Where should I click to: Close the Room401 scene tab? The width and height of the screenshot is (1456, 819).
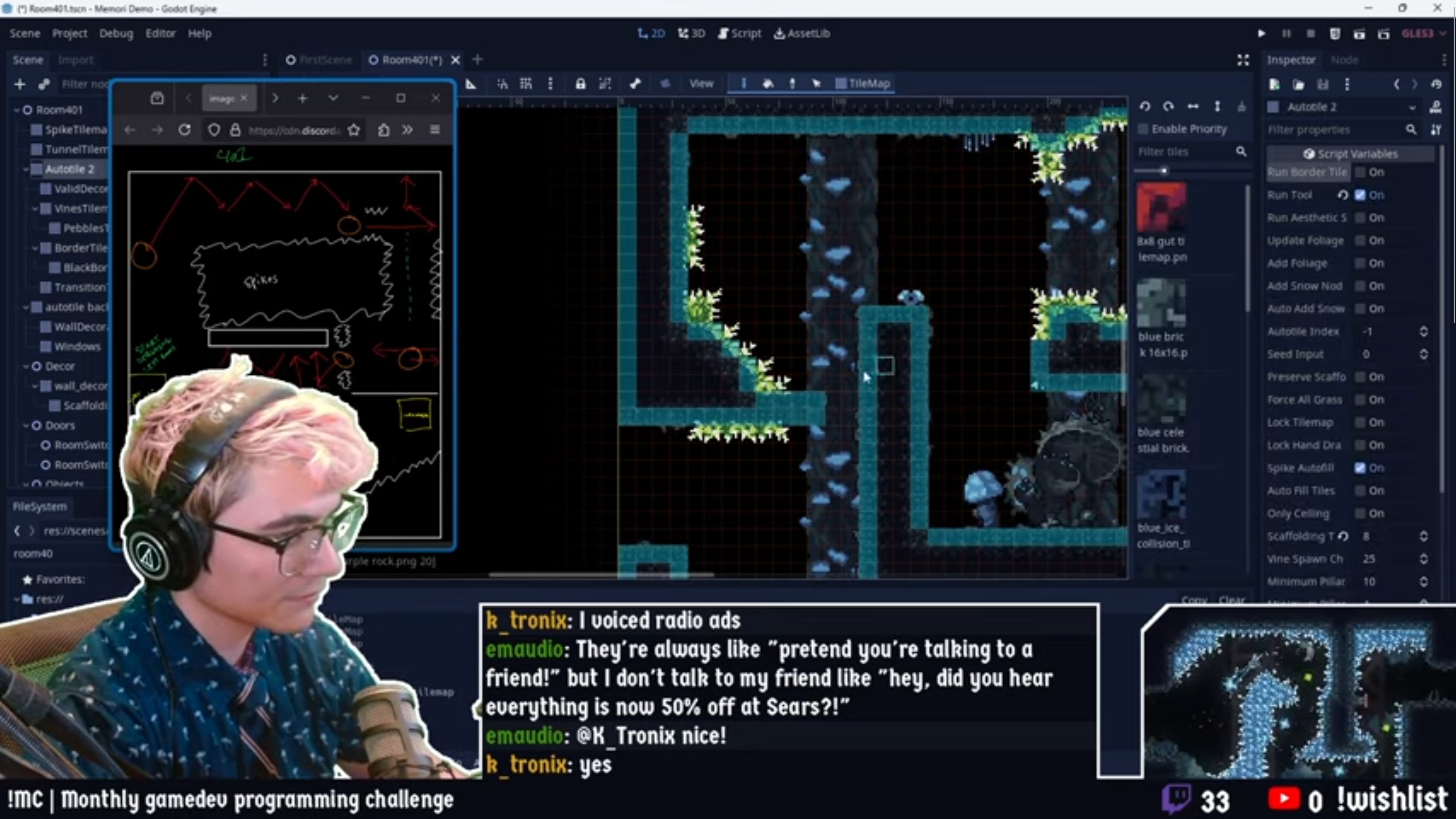[455, 60]
